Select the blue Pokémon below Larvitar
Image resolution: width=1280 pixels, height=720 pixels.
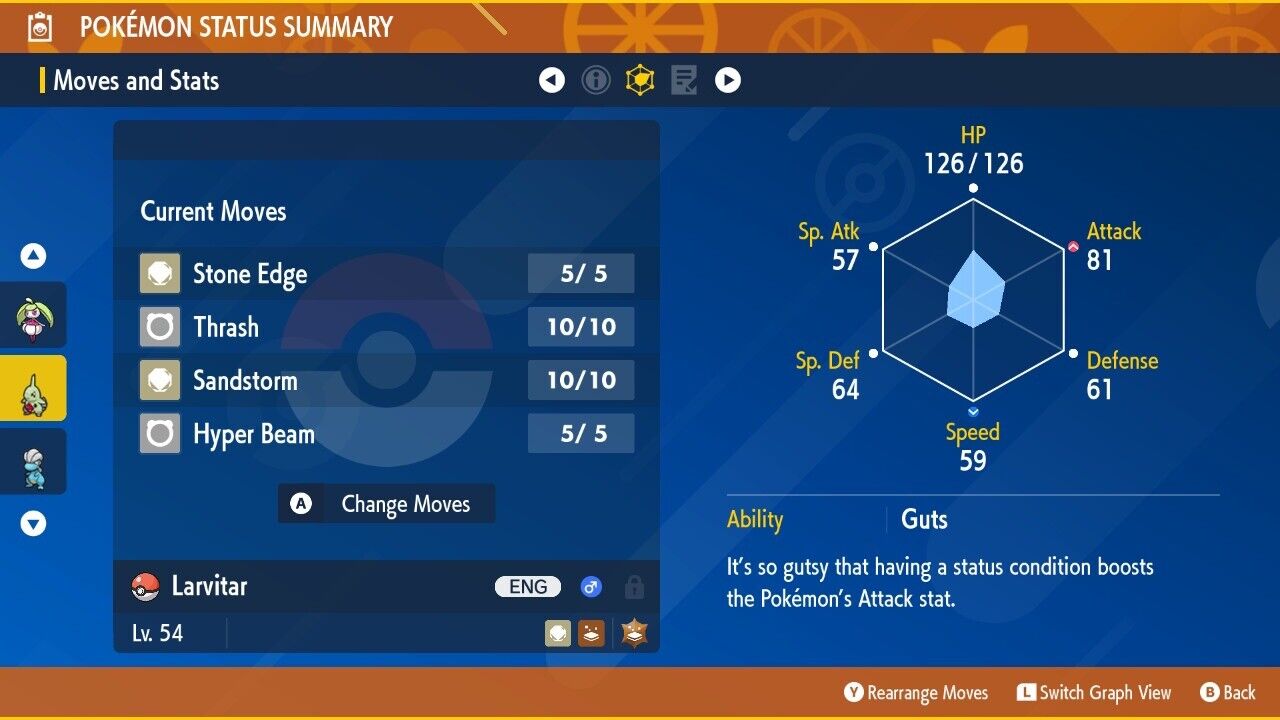pyautogui.click(x=34, y=462)
